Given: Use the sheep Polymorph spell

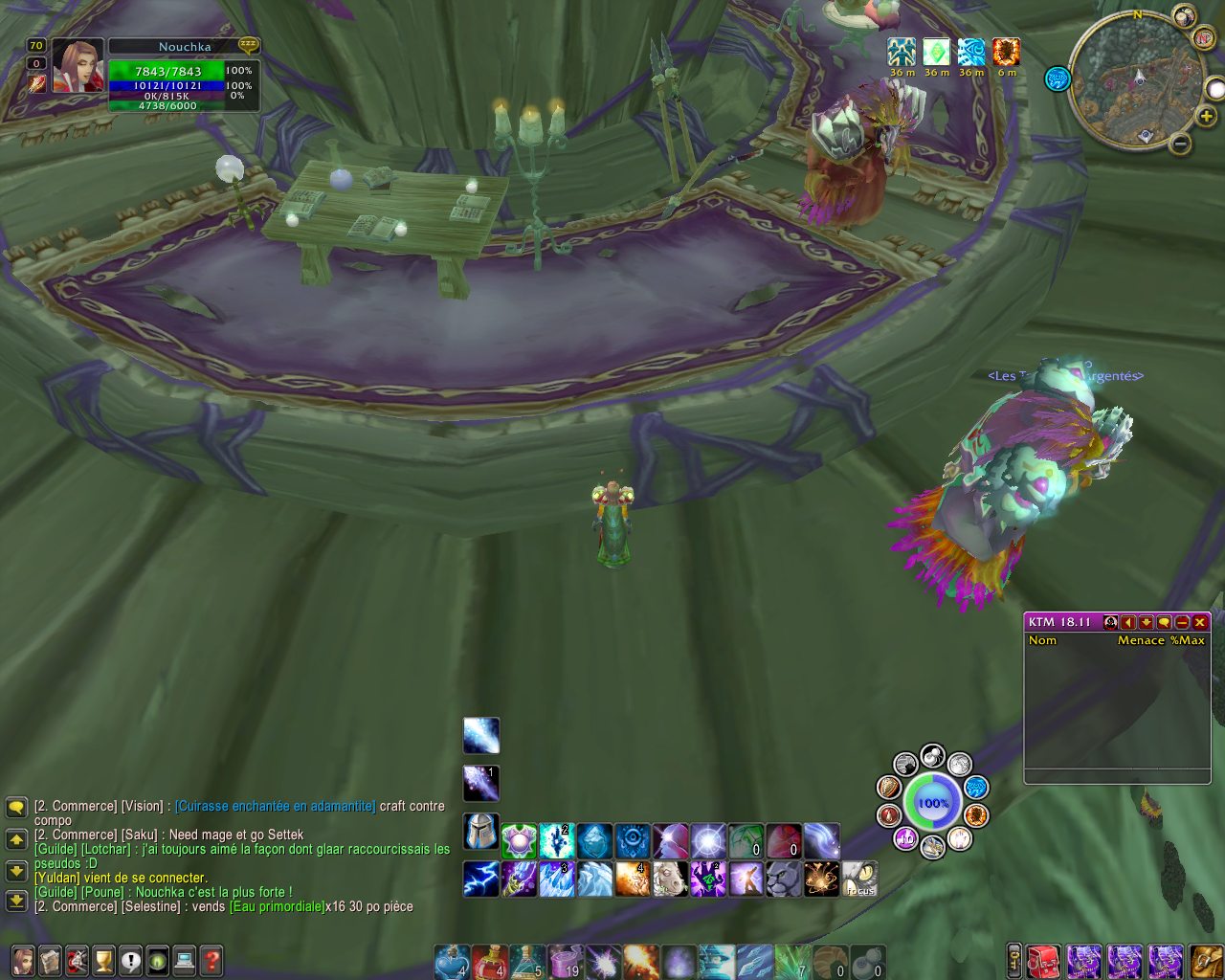Looking at the screenshot, I should tap(670, 879).
